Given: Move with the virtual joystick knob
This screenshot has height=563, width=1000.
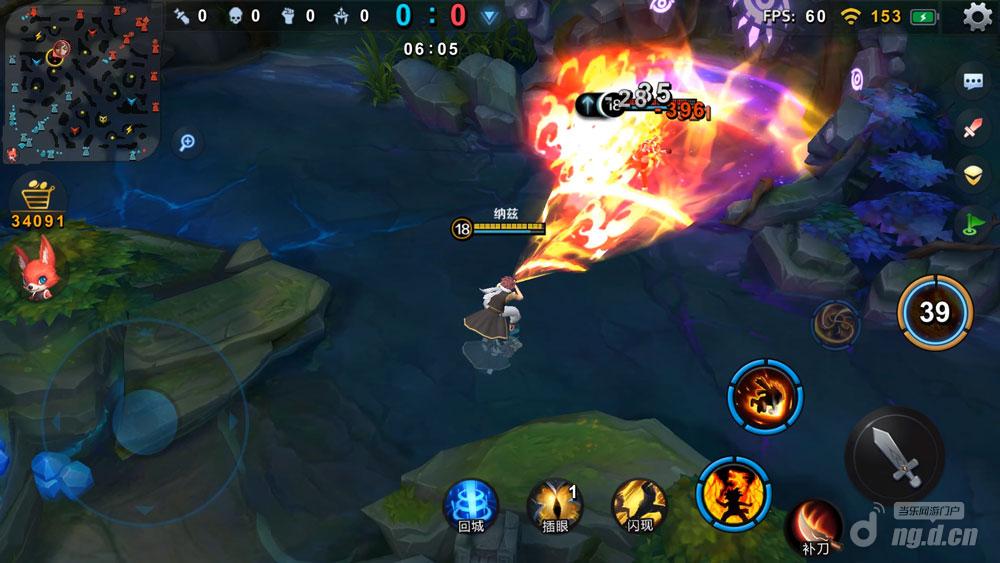Looking at the screenshot, I should 145,420.
